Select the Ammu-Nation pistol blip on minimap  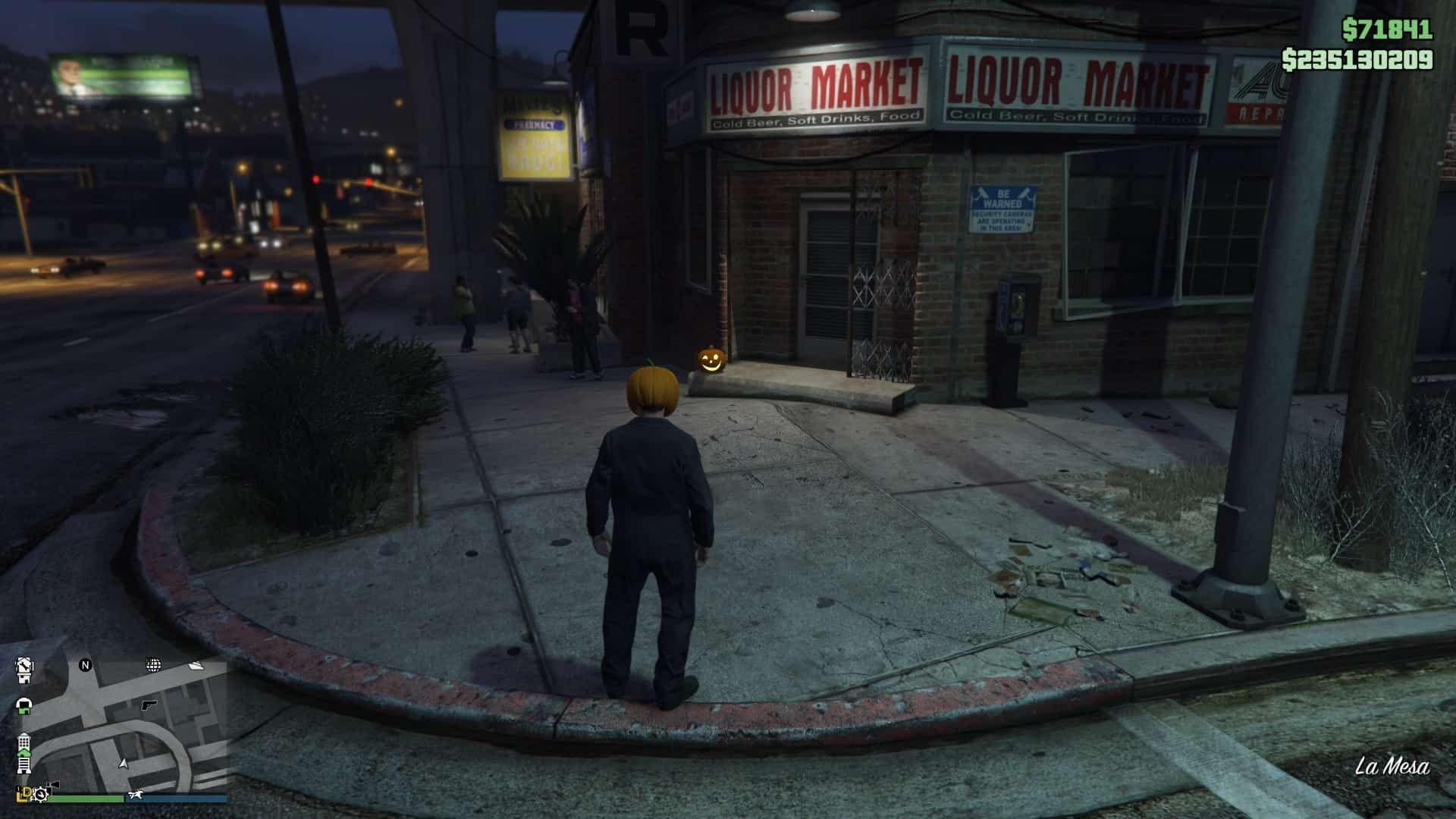click(x=147, y=704)
